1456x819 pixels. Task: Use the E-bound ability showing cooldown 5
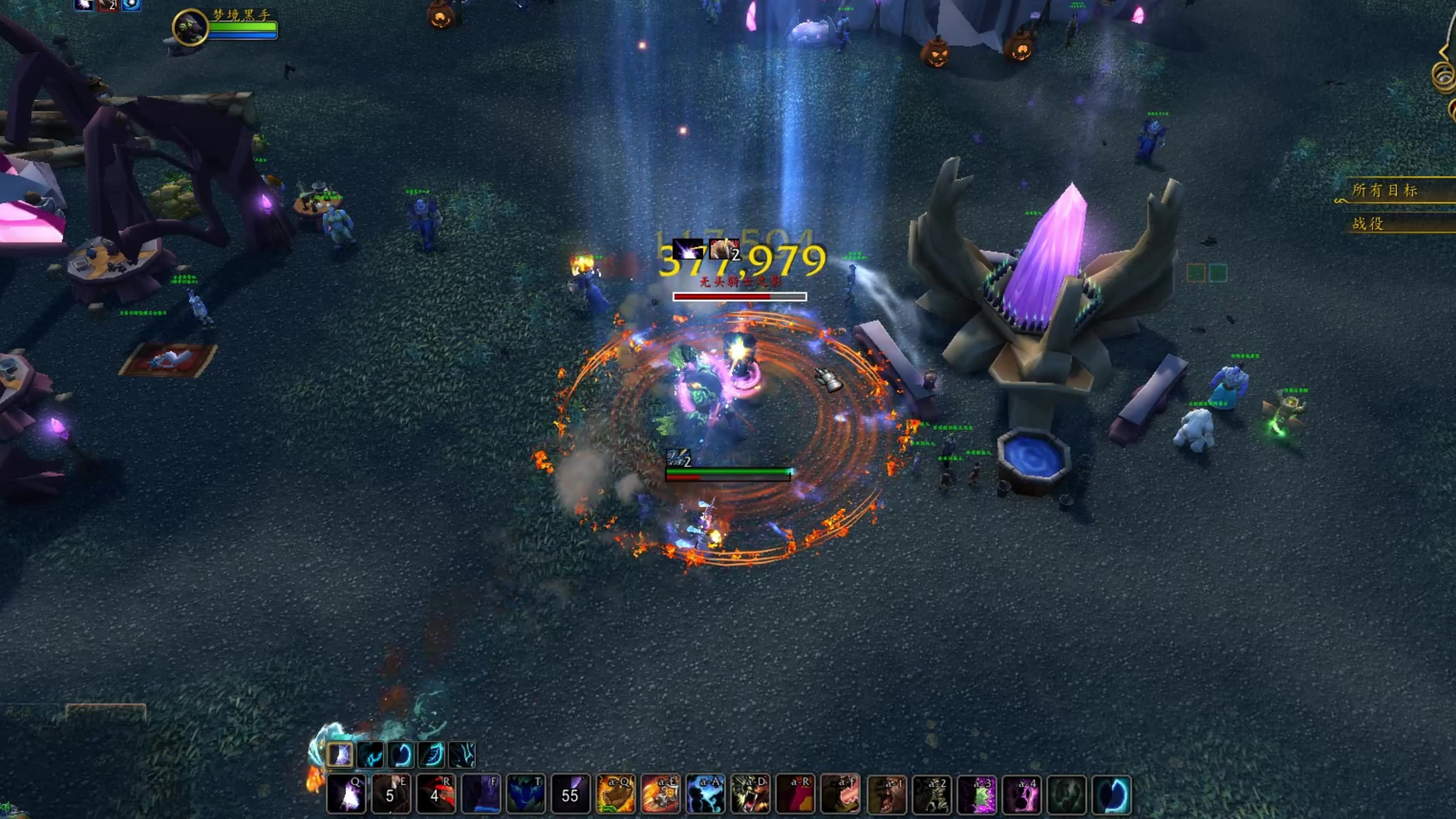coord(391,794)
